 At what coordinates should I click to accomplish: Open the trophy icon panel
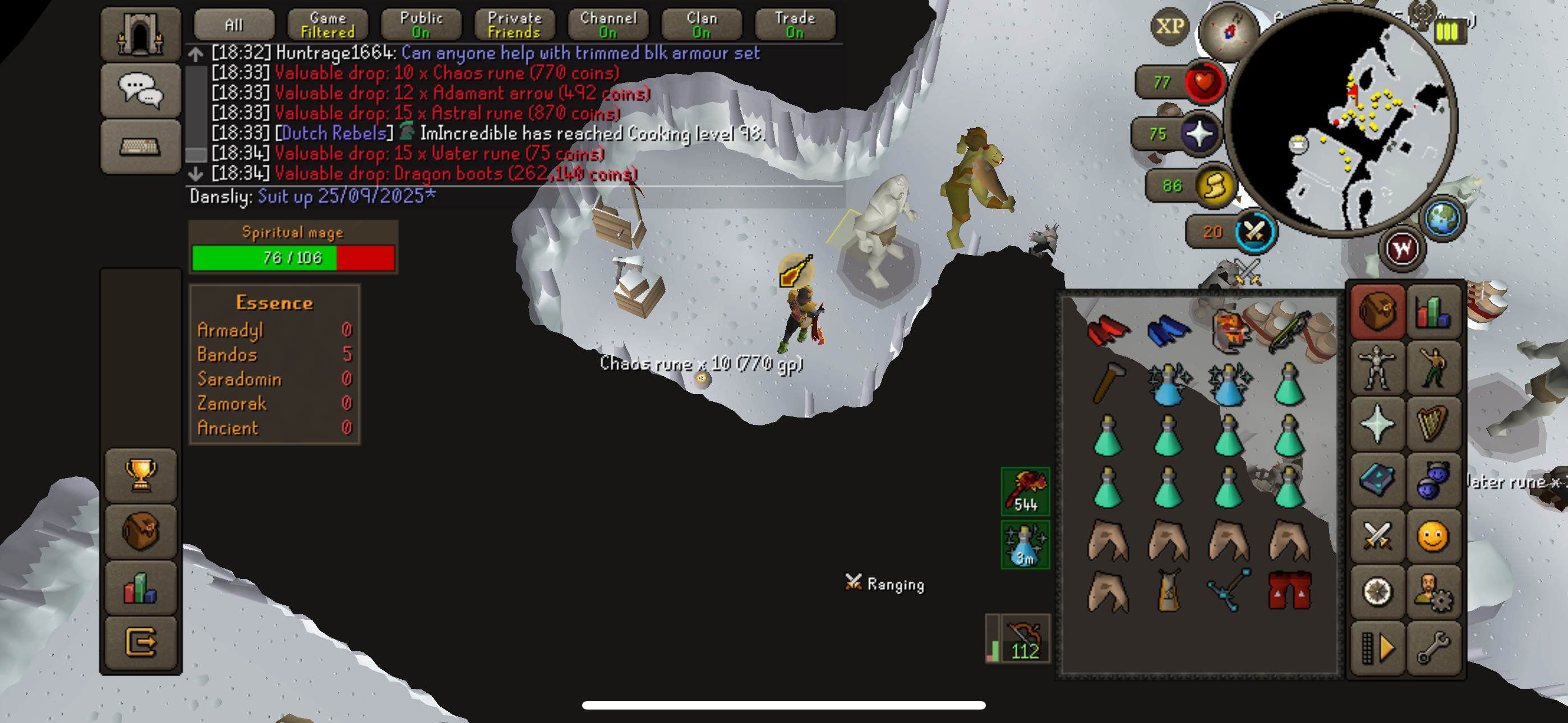pyautogui.click(x=141, y=475)
